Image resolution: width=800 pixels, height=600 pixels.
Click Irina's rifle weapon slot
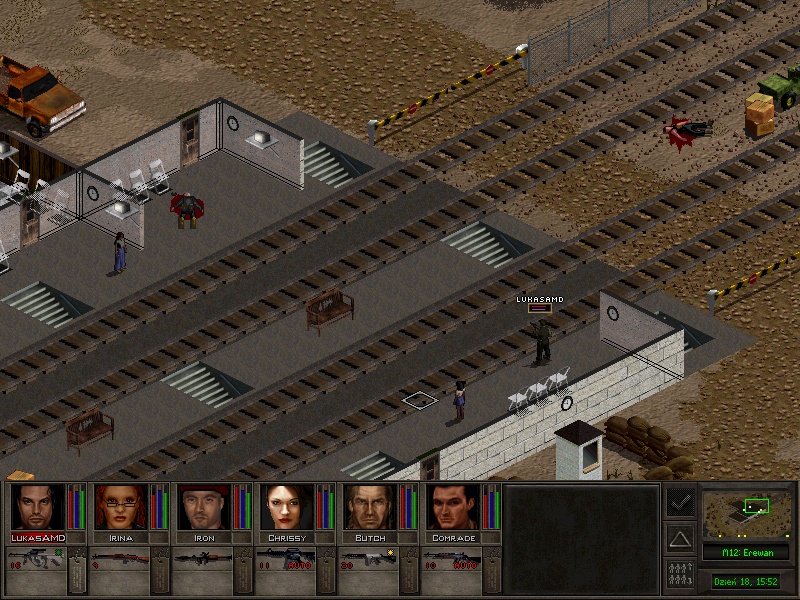[x=120, y=560]
